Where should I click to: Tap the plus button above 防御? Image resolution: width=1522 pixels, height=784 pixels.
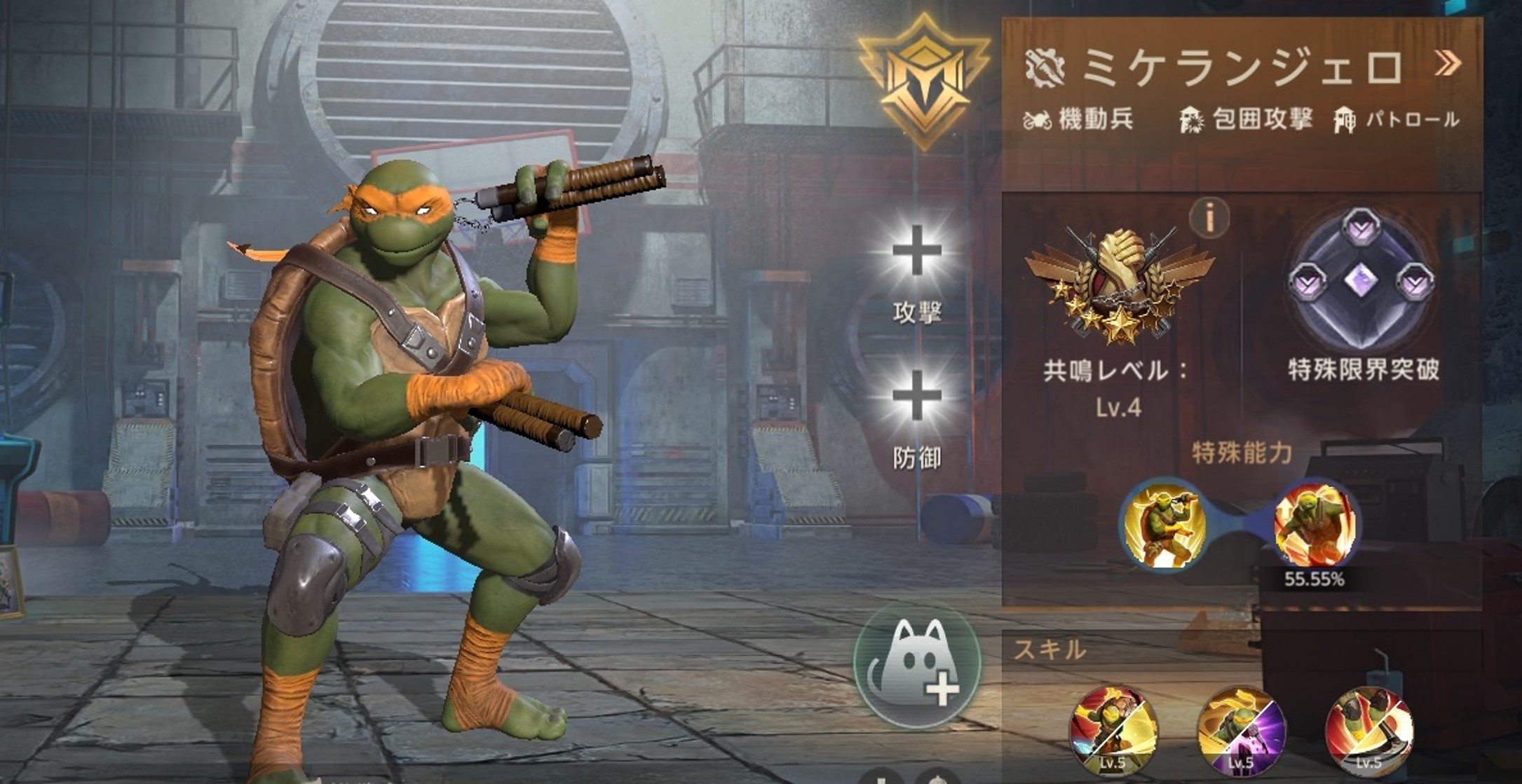(916, 397)
